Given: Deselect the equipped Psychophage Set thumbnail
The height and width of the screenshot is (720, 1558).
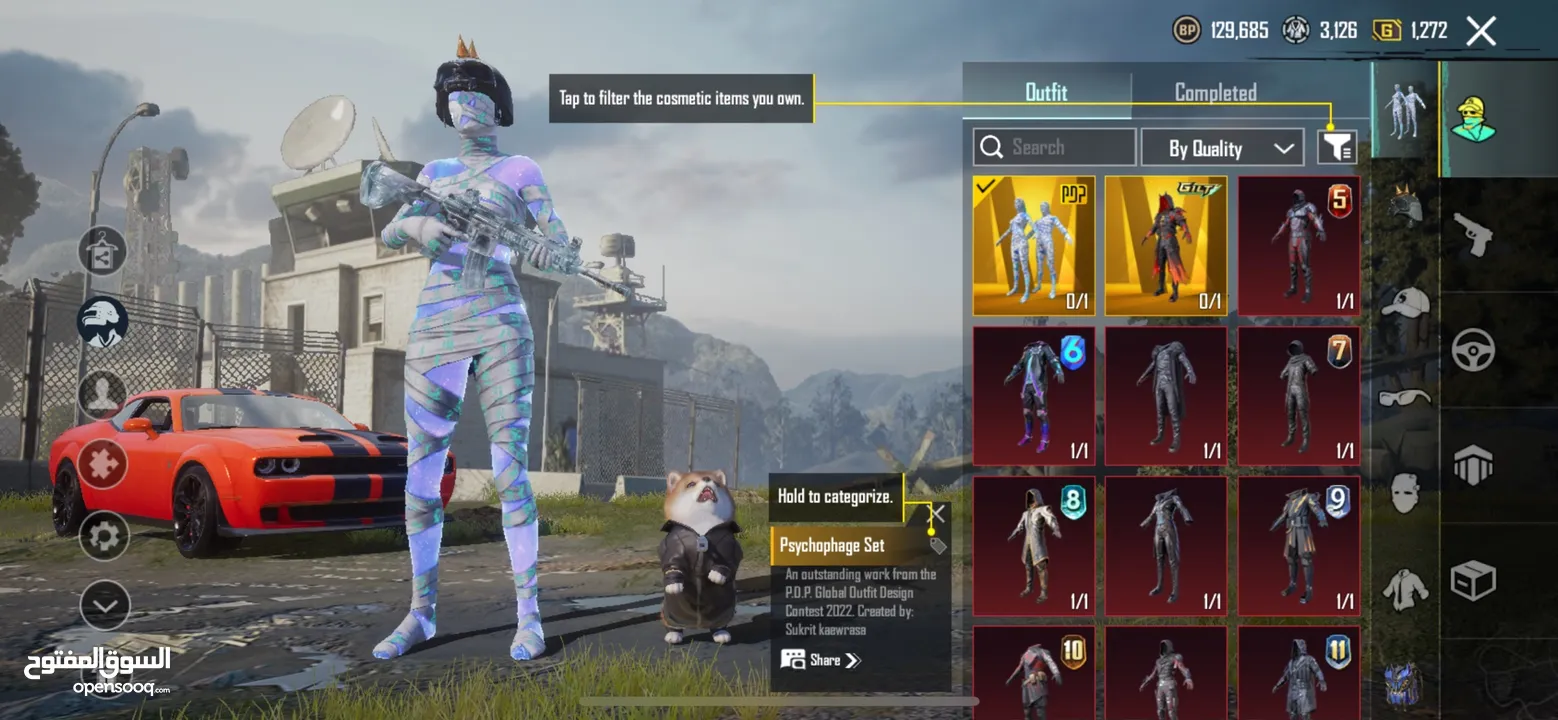Looking at the screenshot, I should point(1033,243).
